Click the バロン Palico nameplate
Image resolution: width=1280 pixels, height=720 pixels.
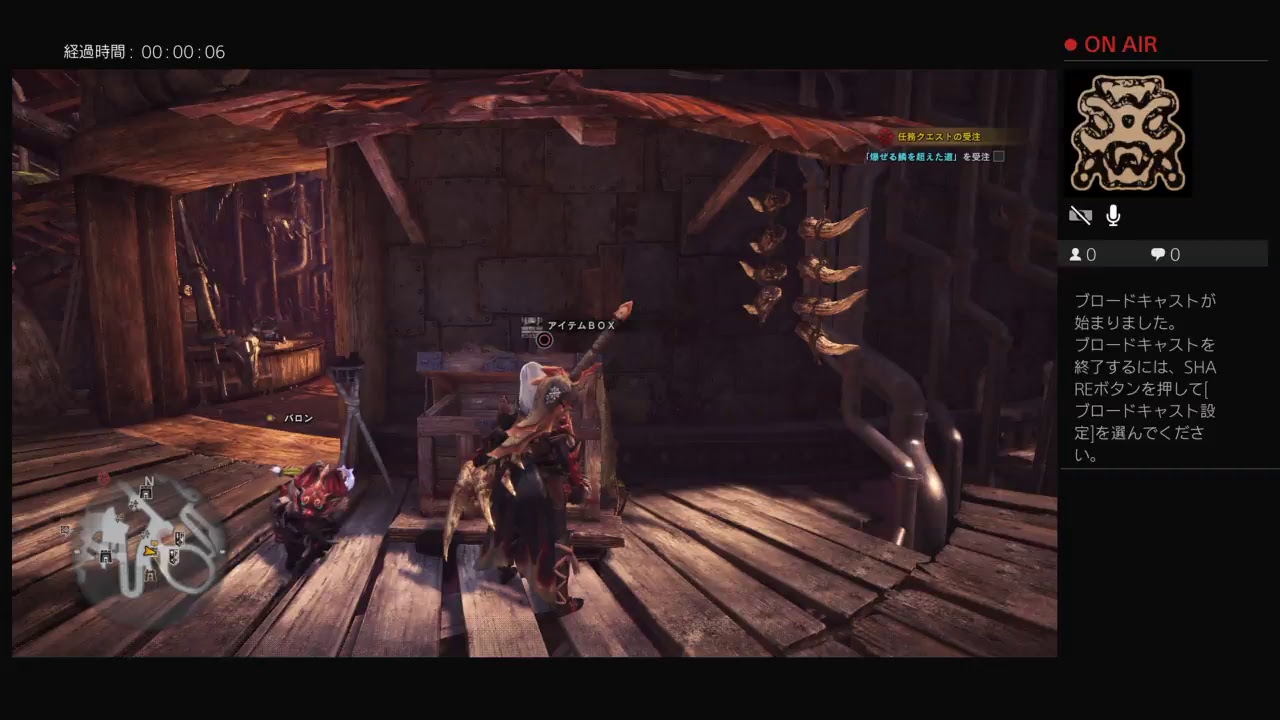(297, 418)
